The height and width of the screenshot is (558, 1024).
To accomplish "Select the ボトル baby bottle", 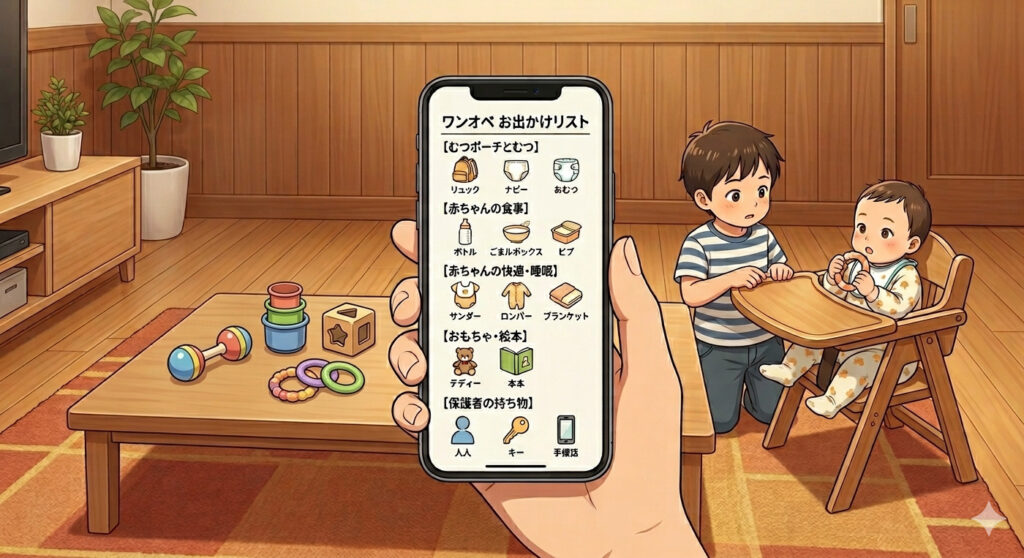I will tap(464, 234).
